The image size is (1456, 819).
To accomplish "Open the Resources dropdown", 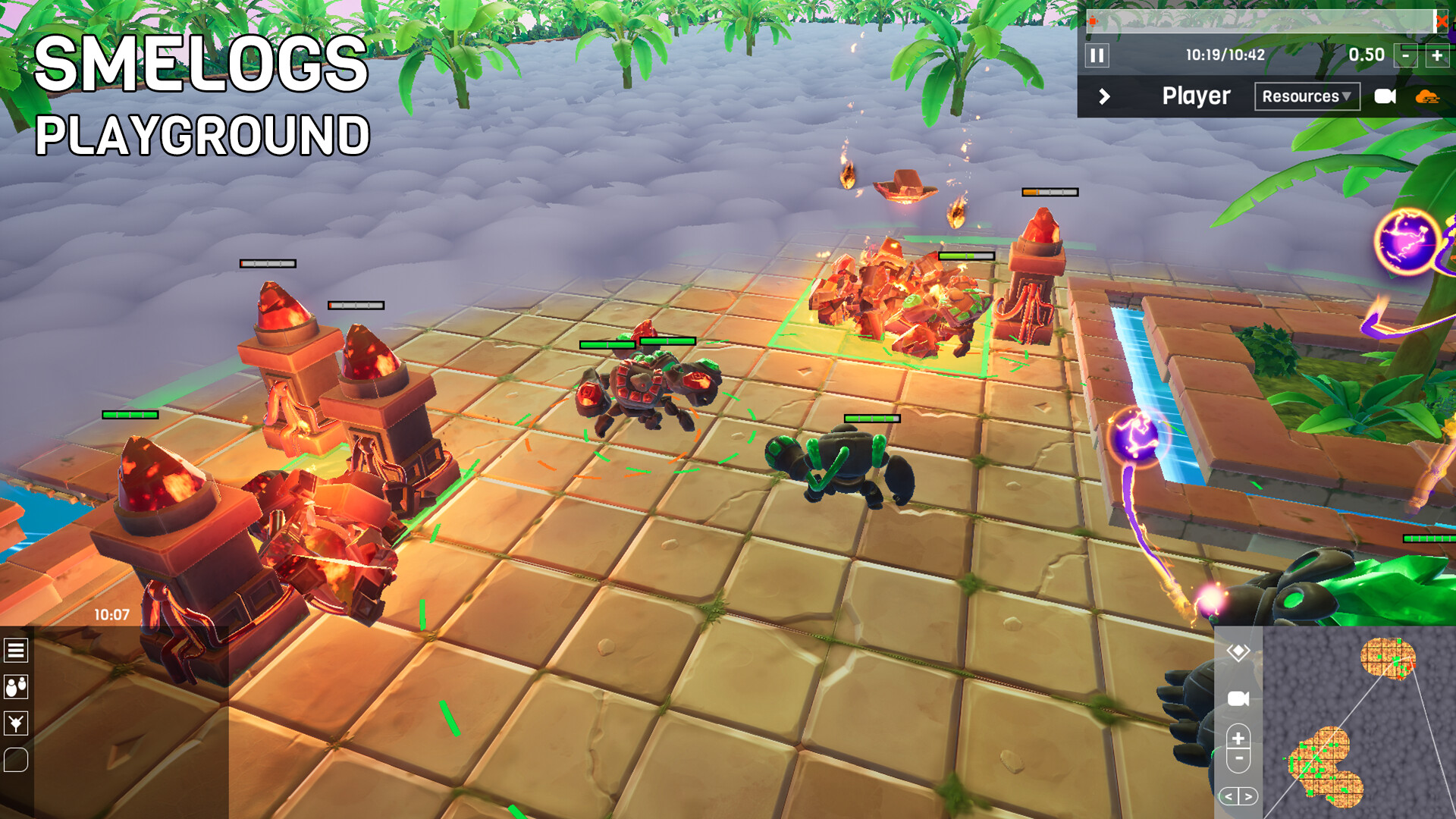I will 1307,96.
